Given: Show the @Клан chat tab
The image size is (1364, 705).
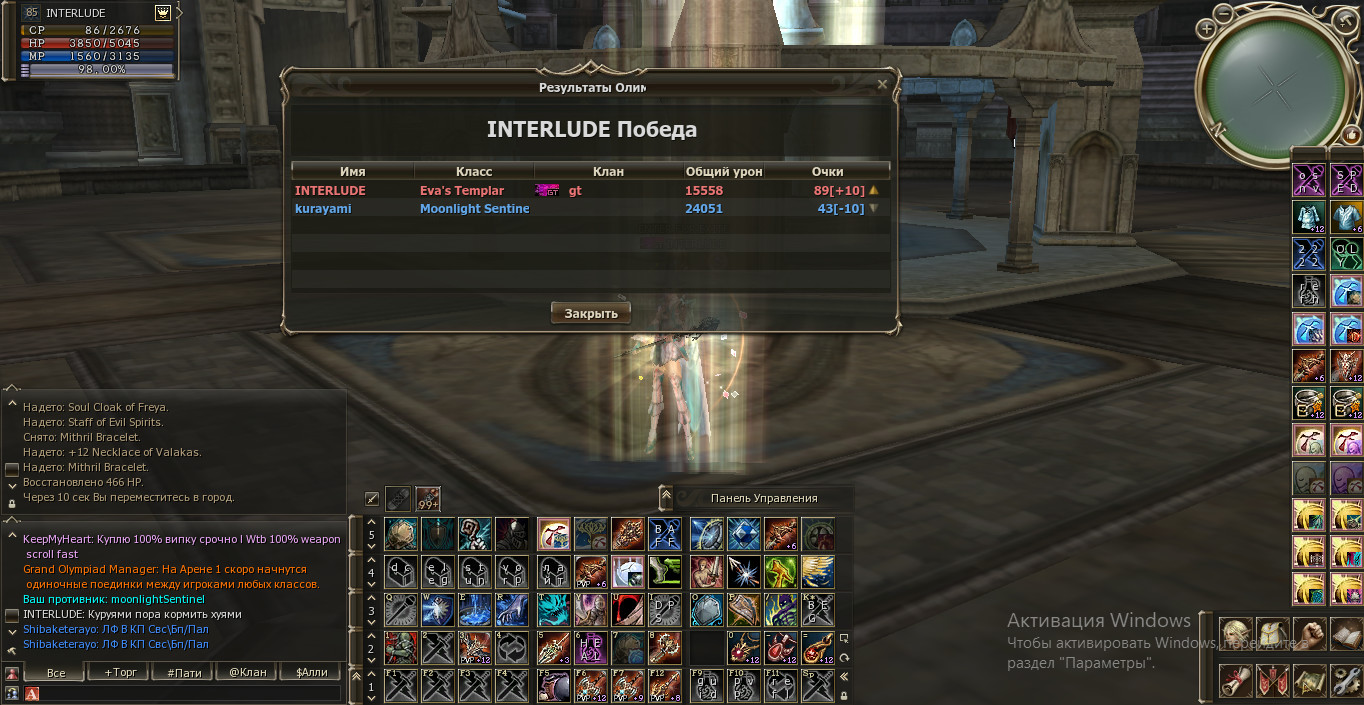Looking at the screenshot, I should [x=247, y=672].
